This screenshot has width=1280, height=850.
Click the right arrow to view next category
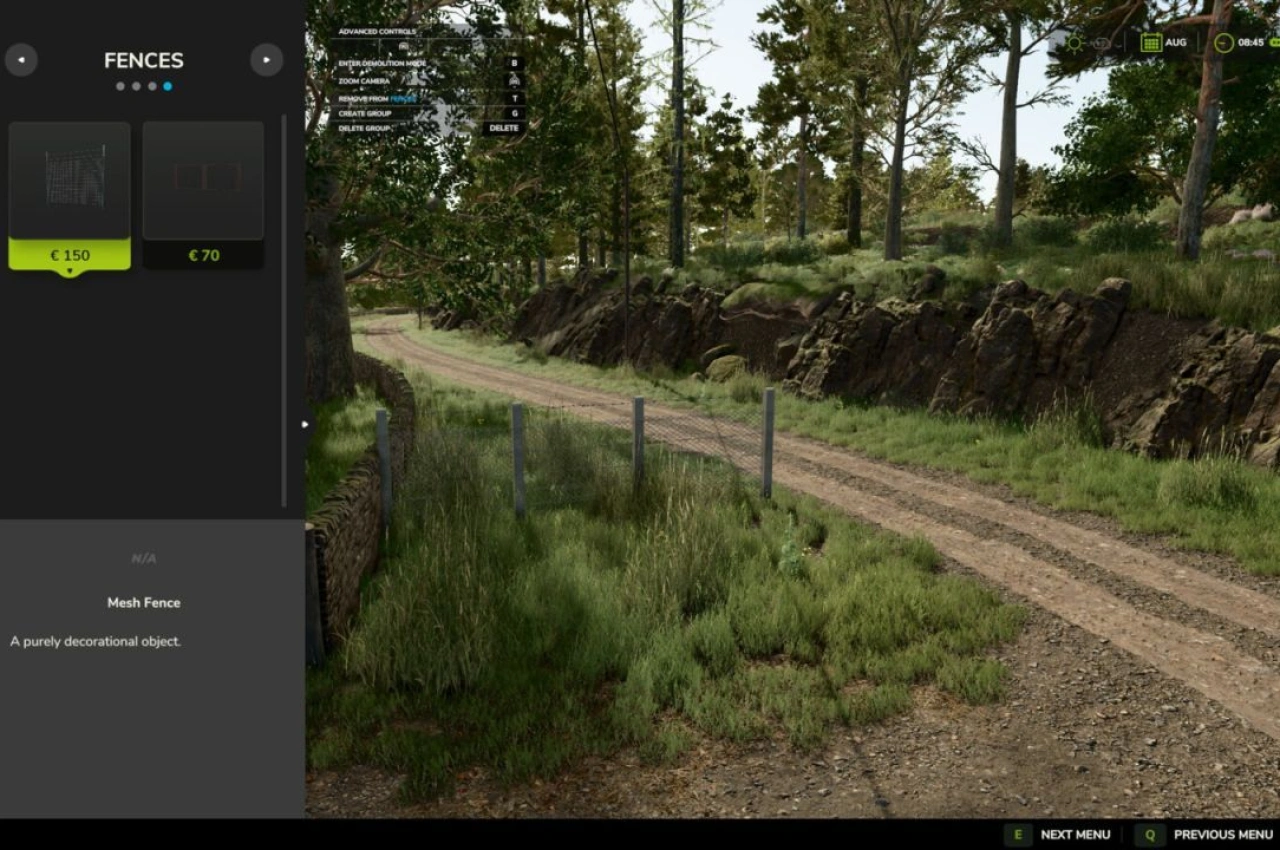click(x=266, y=60)
